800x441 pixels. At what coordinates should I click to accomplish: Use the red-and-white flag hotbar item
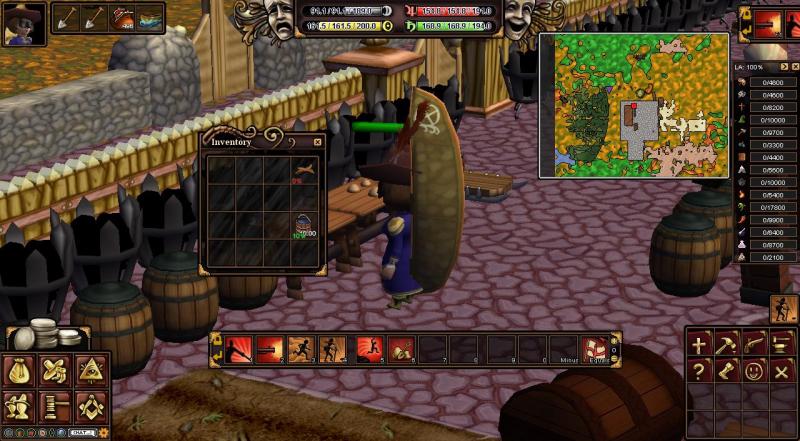click(595, 349)
